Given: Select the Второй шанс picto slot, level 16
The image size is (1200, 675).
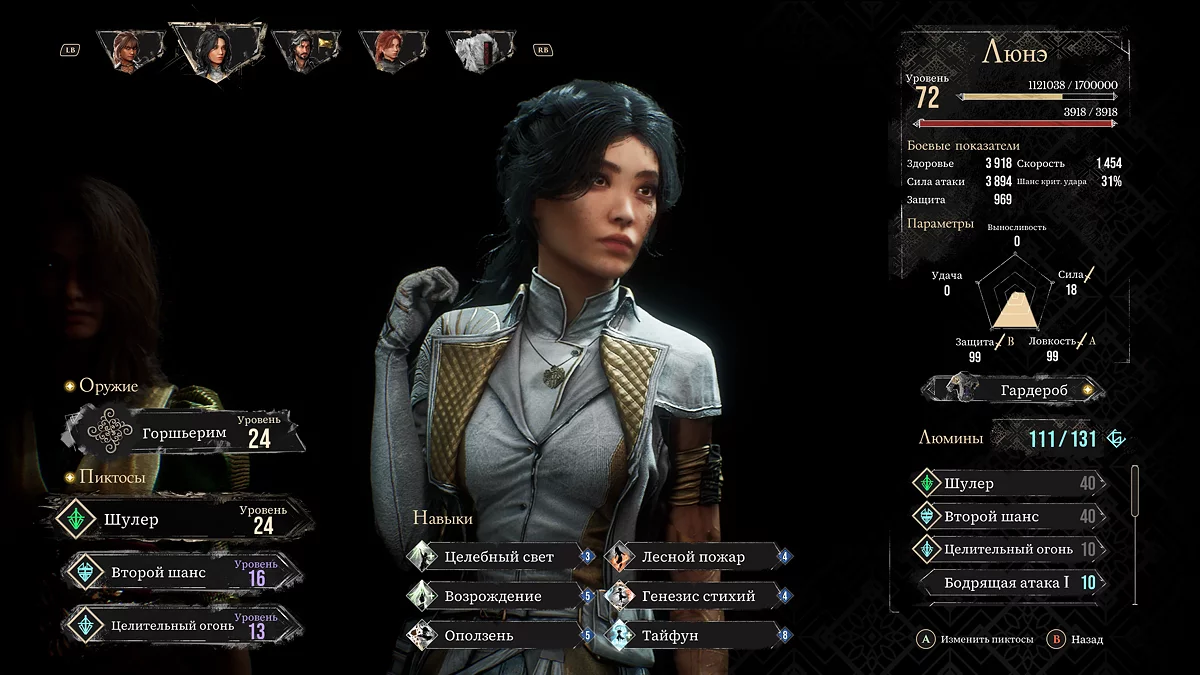Looking at the screenshot, I should coord(178,573).
